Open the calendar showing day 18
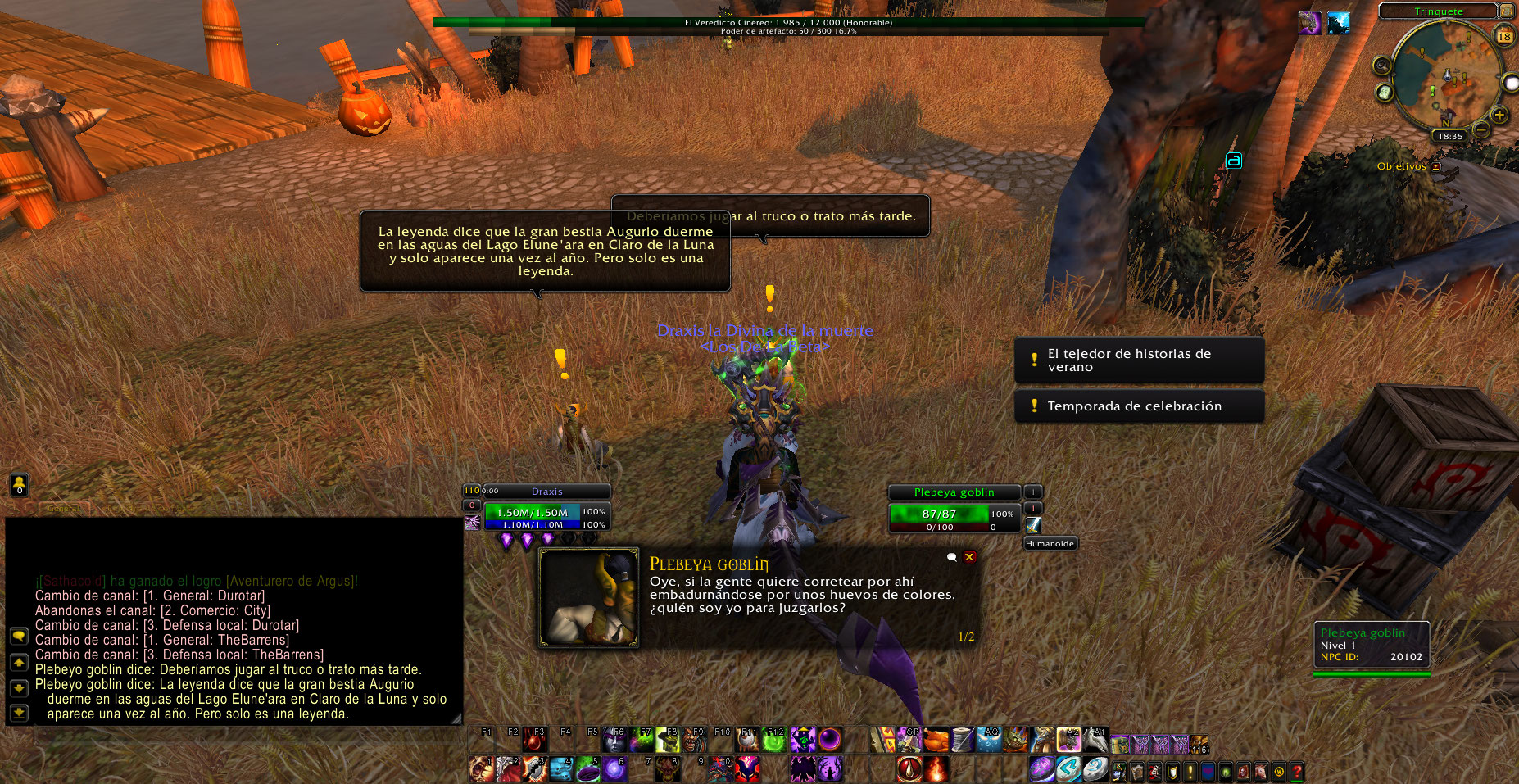This screenshot has height=784, width=1519. pyautogui.click(x=1504, y=36)
